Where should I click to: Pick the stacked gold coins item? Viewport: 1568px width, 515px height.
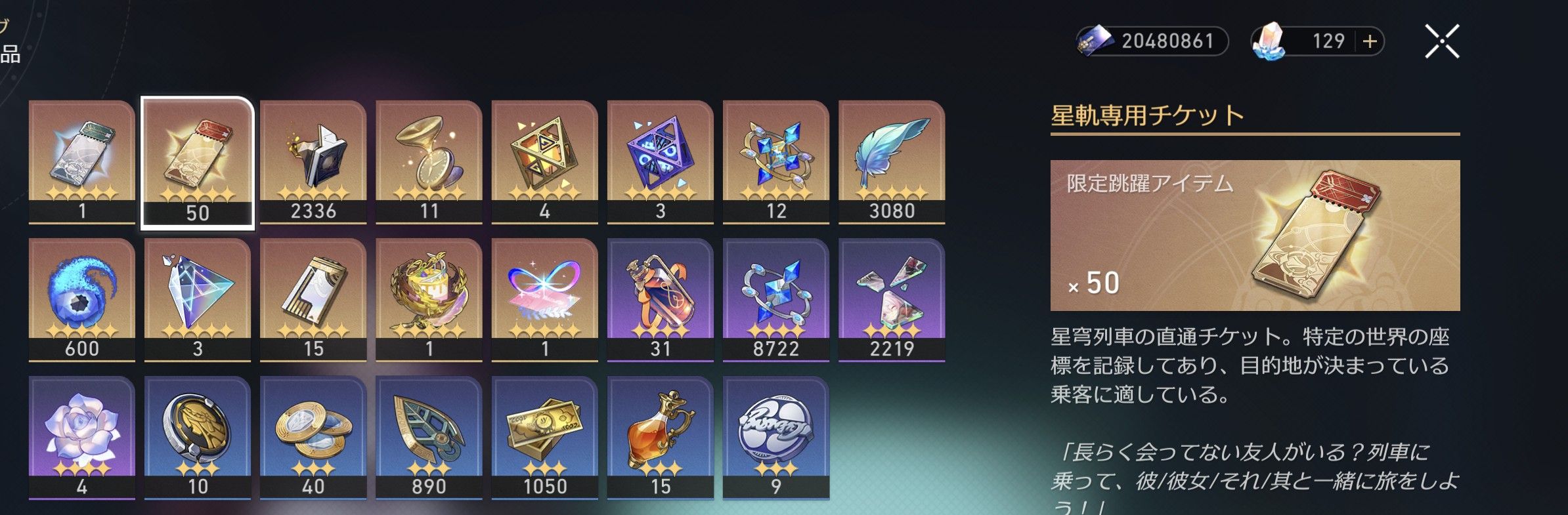click(313, 437)
